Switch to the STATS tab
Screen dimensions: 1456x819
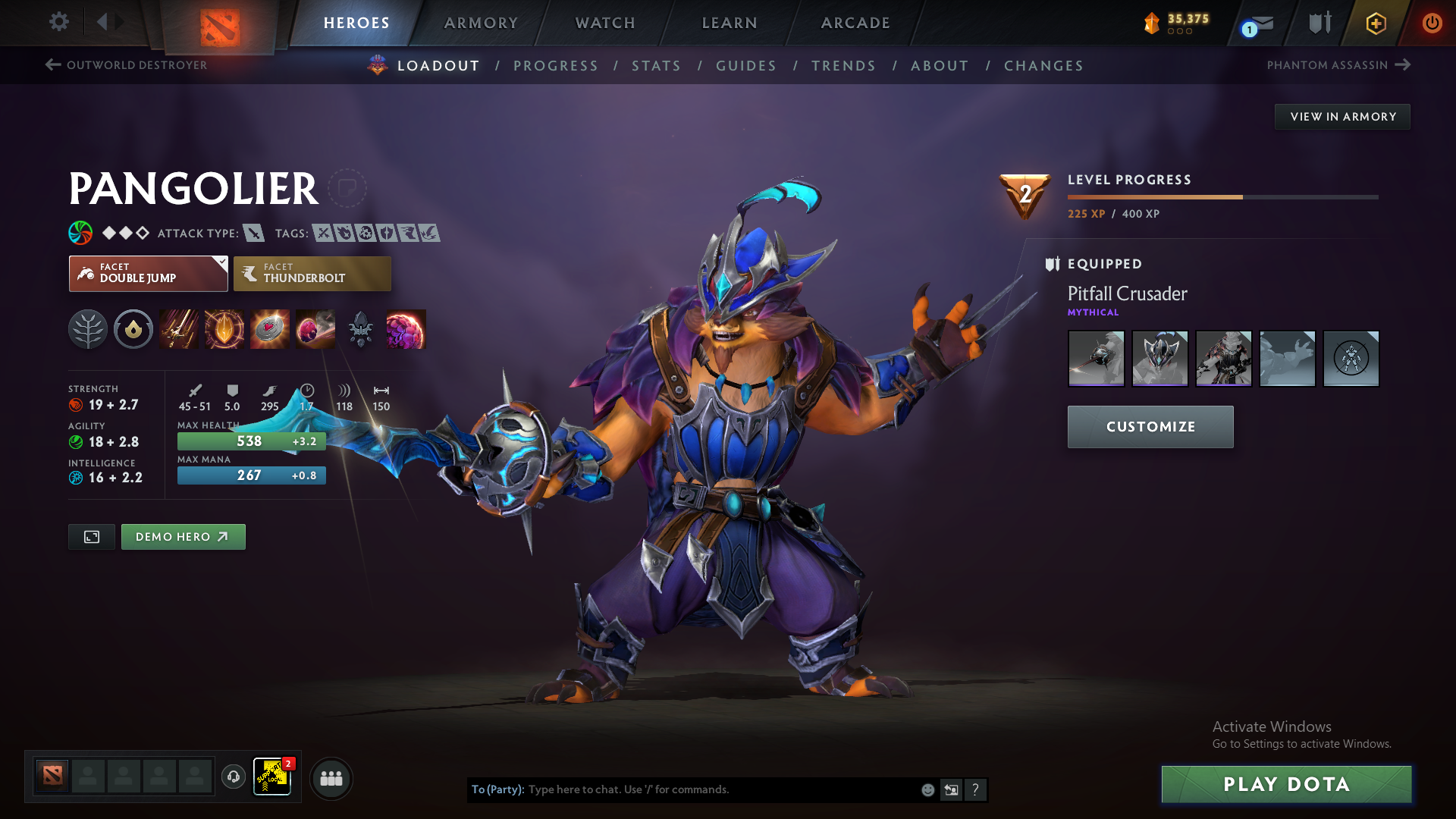pos(656,65)
